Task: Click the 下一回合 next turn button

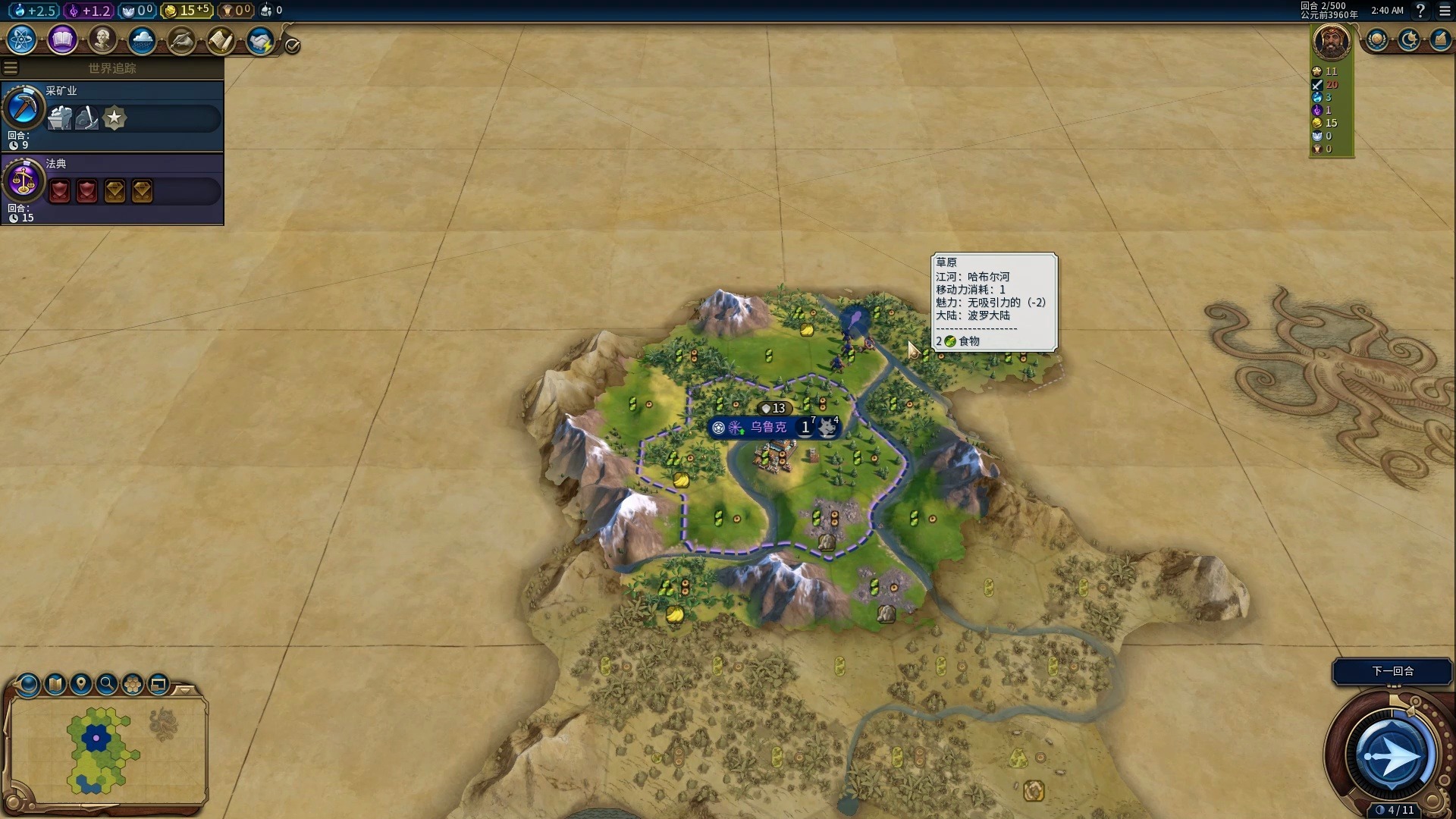Action: 1392,671
